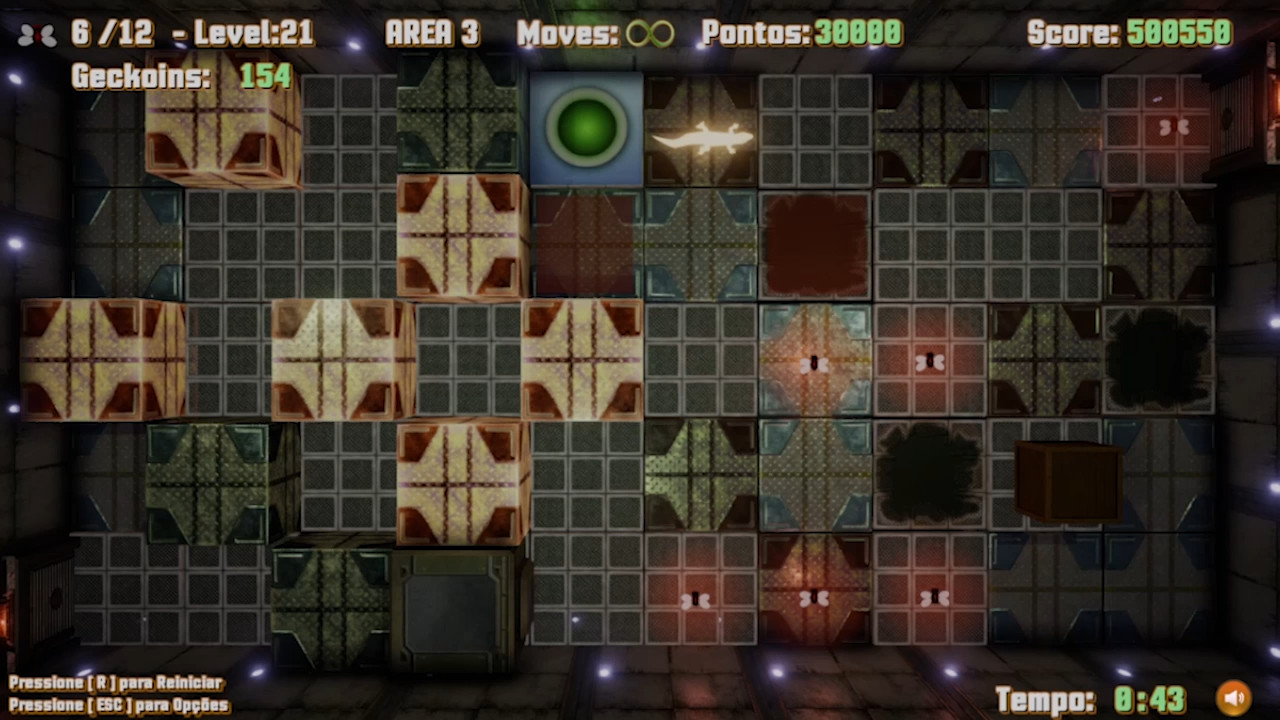The width and height of the screenshot is (1280, 720).
Task: Select the glowing green goal button tile
Action: [x=585, y=128]
